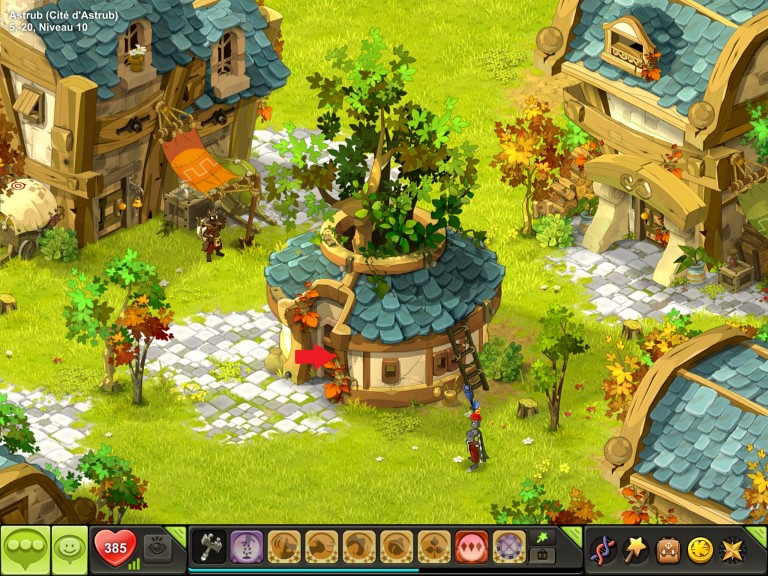Cast the red diamonds spell

(471, 547)
